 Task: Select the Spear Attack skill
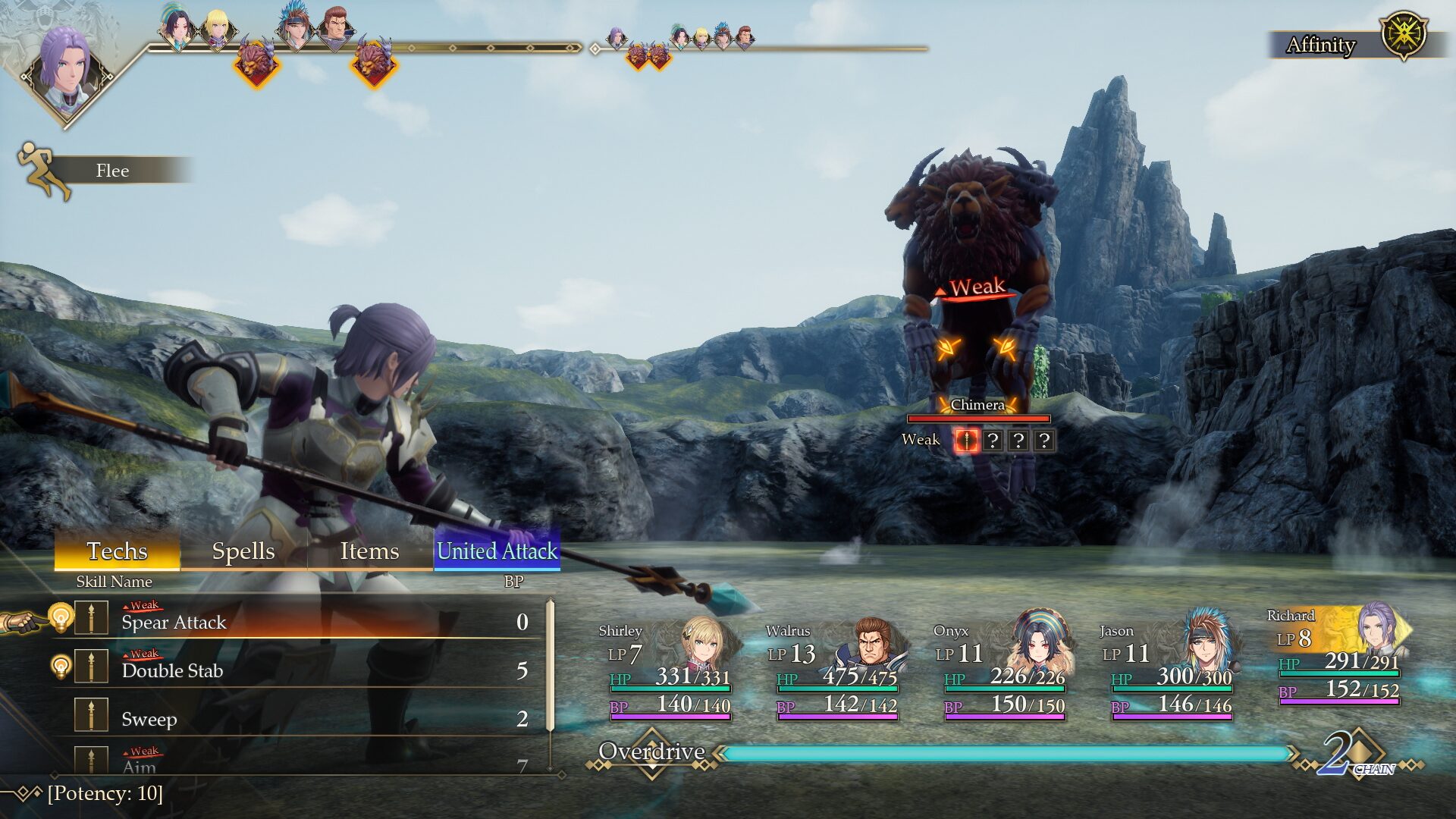303,622
